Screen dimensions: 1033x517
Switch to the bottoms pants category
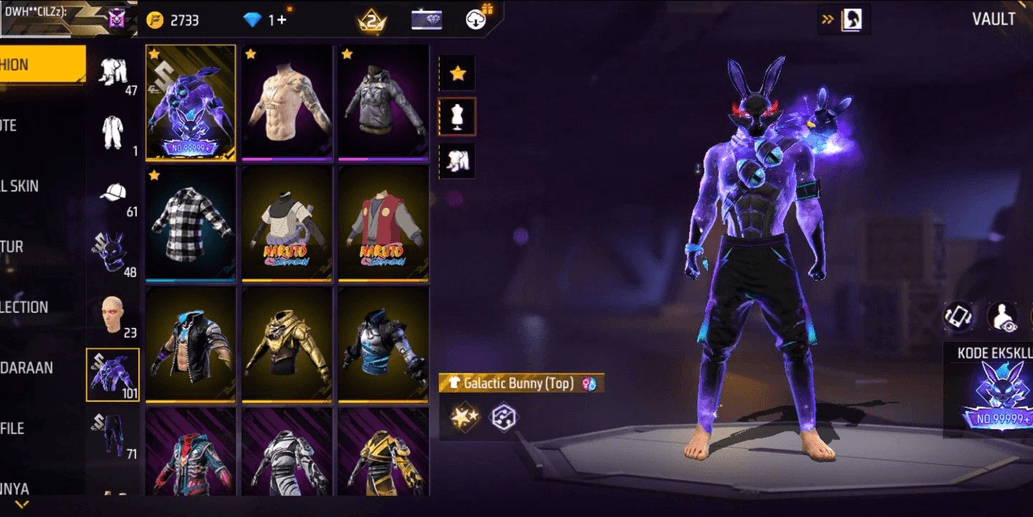[x=113, y=437]
